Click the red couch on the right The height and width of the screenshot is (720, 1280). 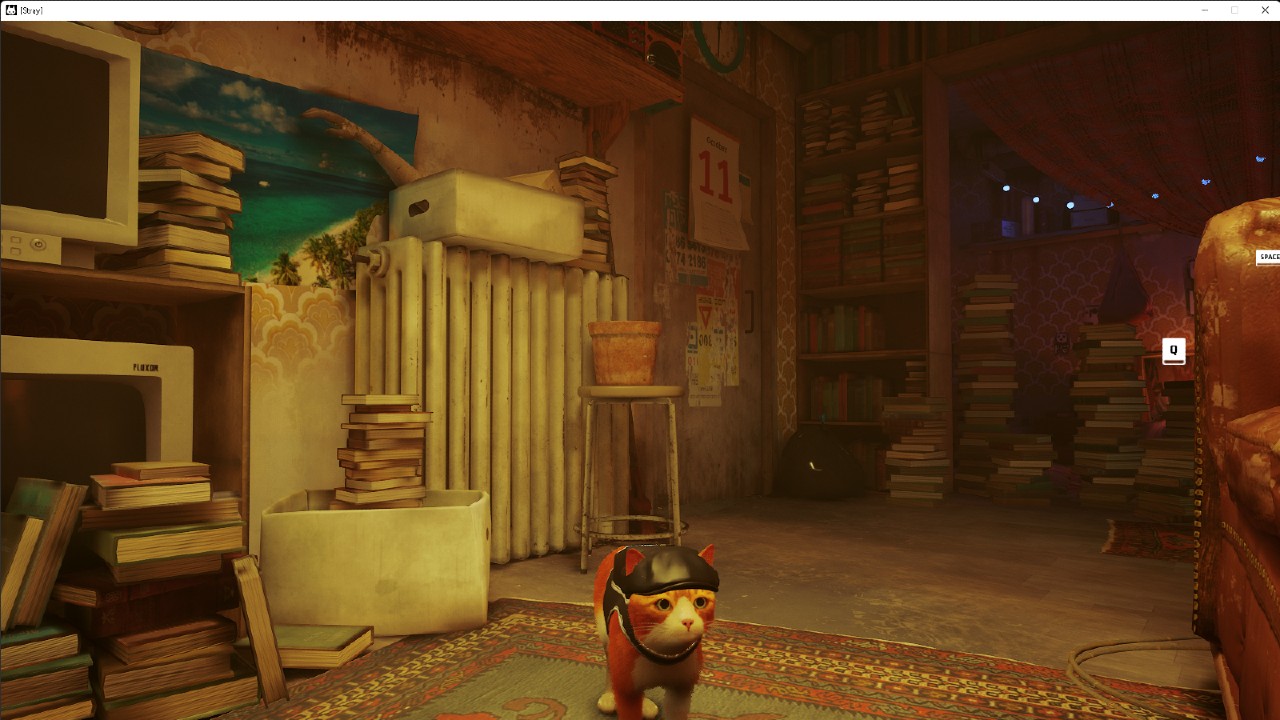pyautogui.click(x=1240, y=450)
